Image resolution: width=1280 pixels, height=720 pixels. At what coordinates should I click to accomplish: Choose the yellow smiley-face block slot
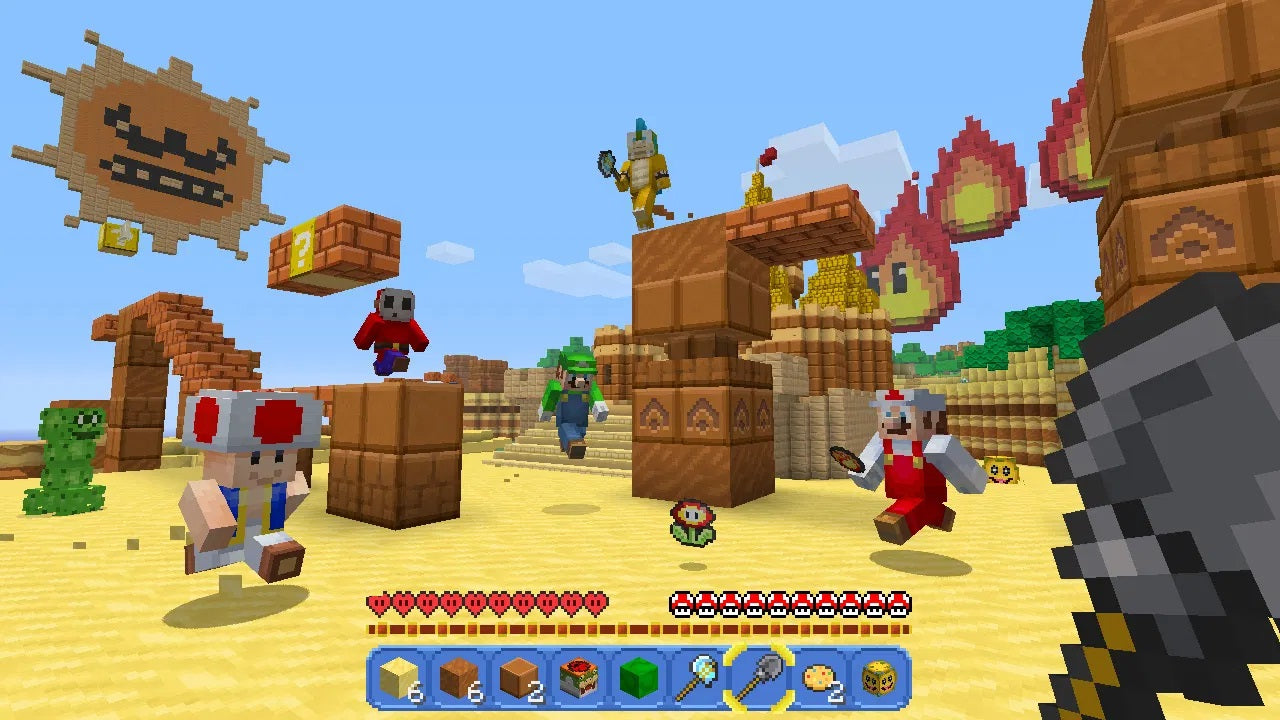[x=877, y=679]
